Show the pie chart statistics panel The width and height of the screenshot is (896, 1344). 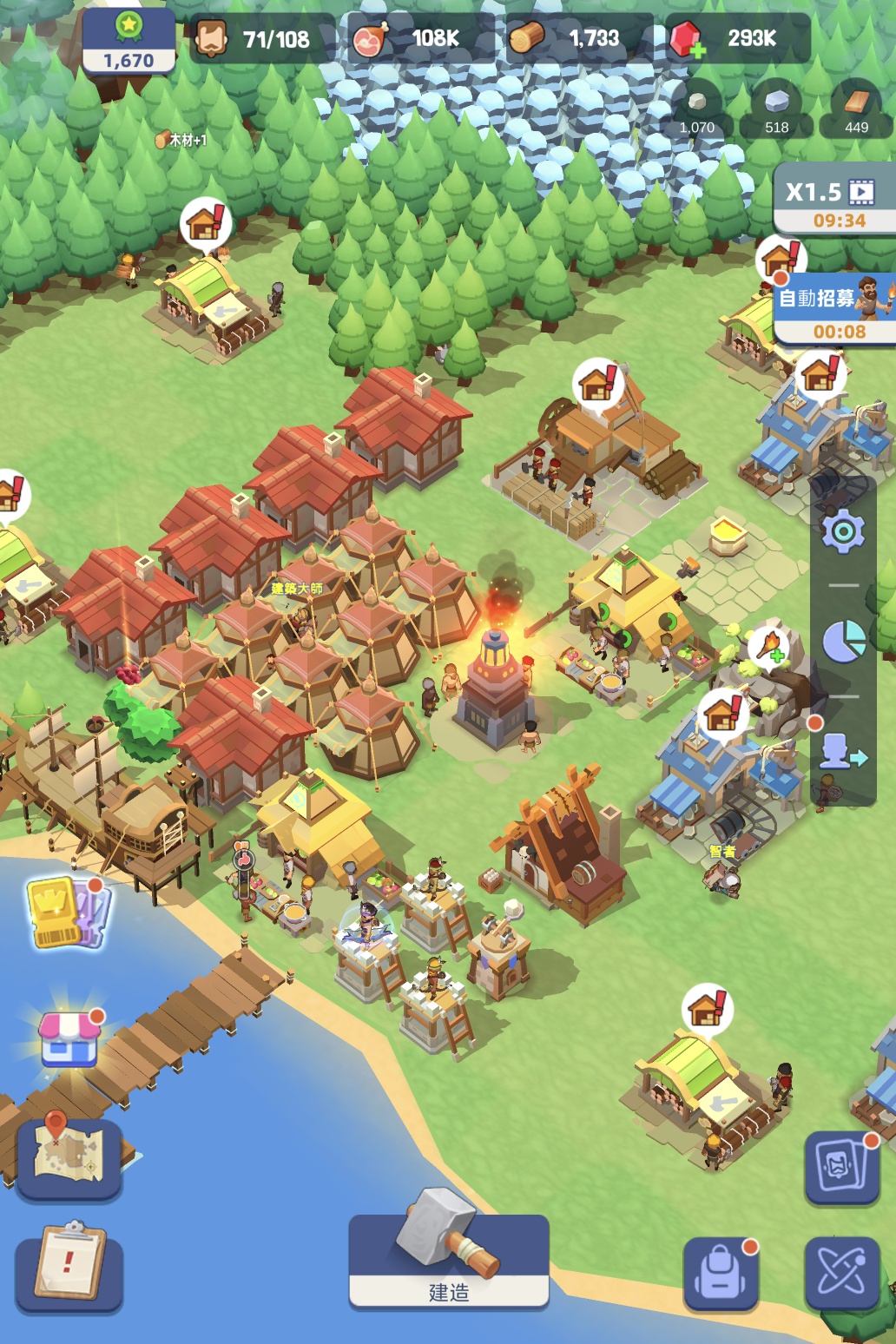click(843, 642)
